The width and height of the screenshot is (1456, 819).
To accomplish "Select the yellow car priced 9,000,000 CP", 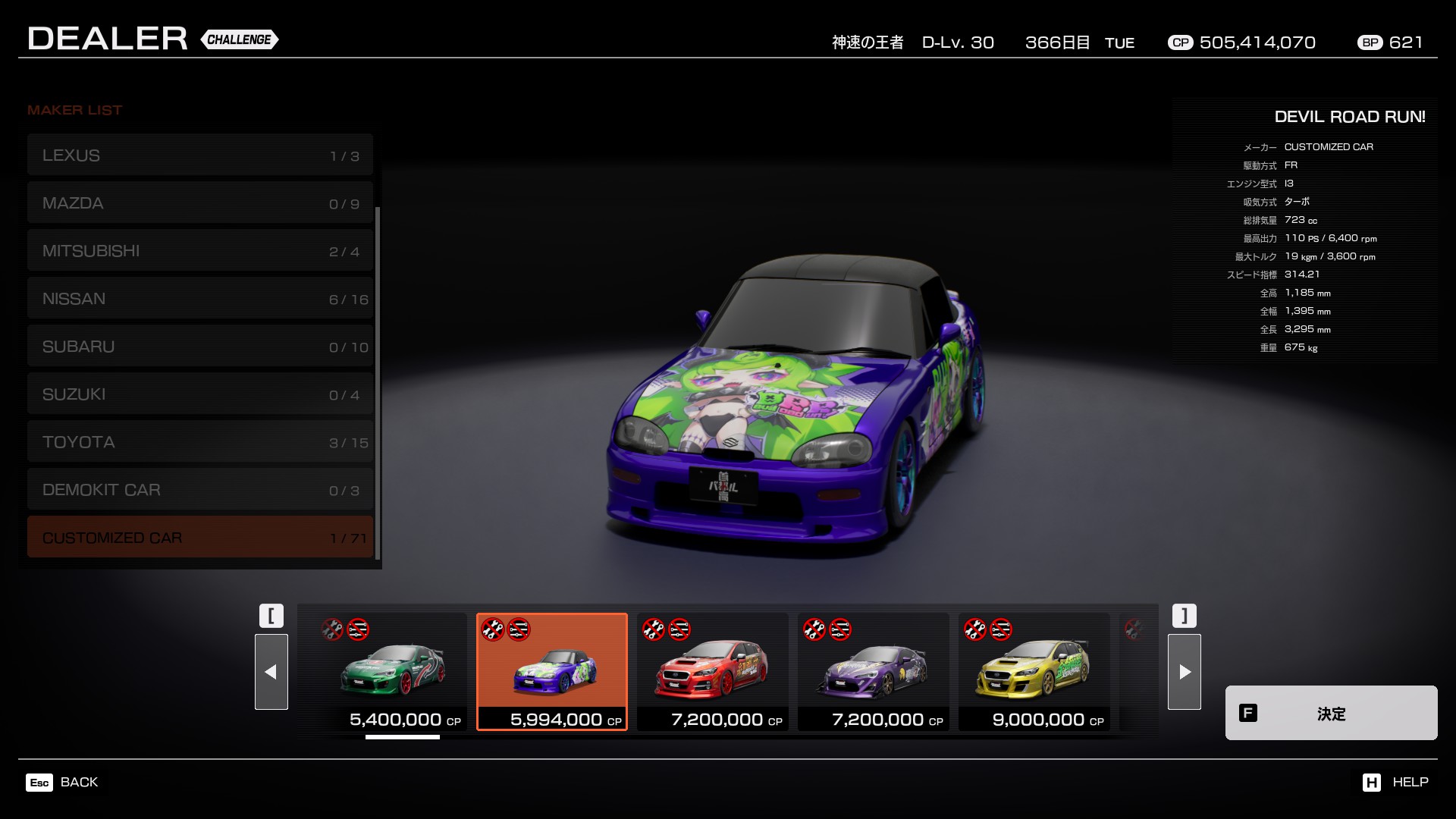I will click(1034, 671).
